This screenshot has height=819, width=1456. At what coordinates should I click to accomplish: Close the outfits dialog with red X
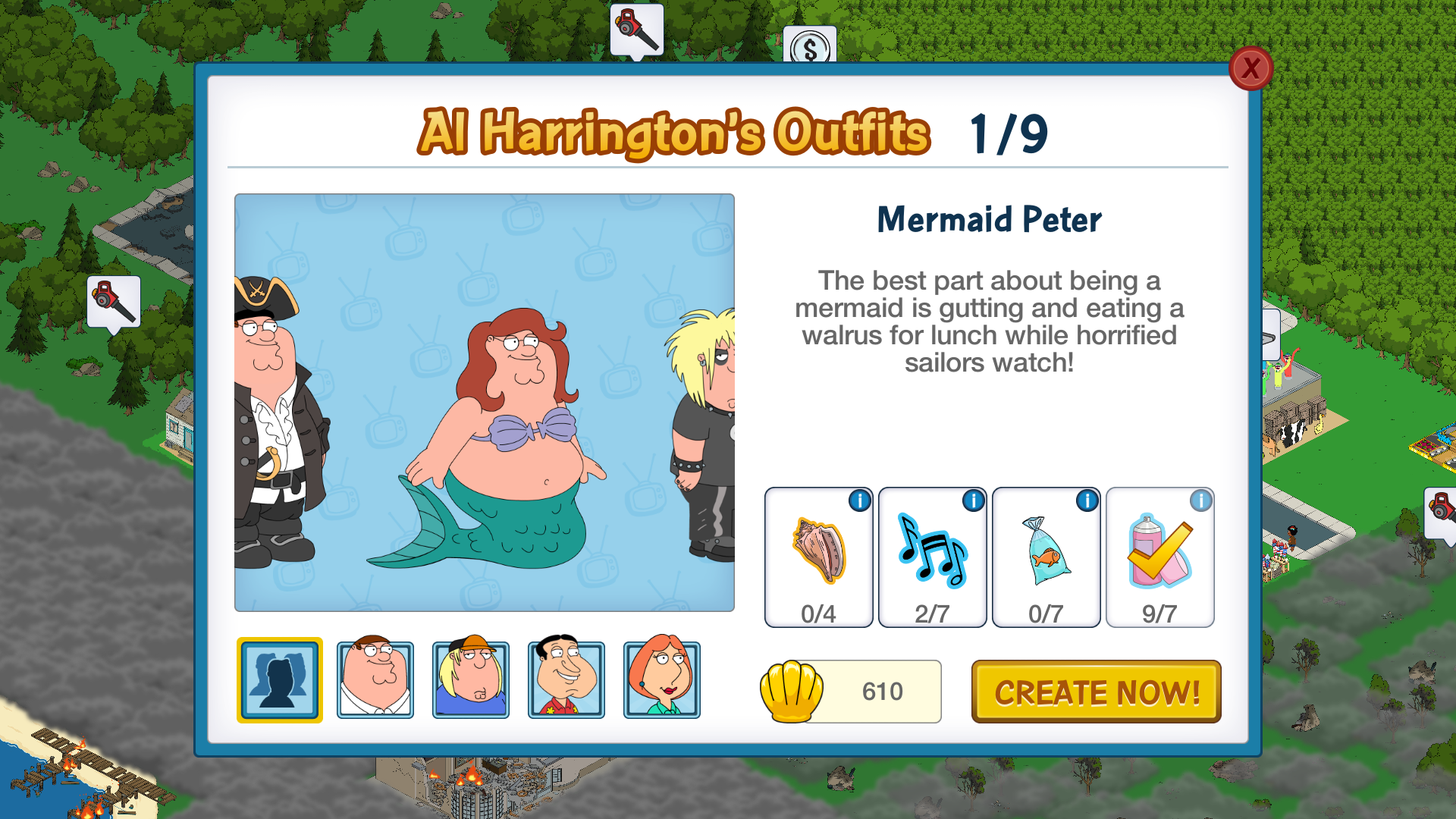(1250, 69)
